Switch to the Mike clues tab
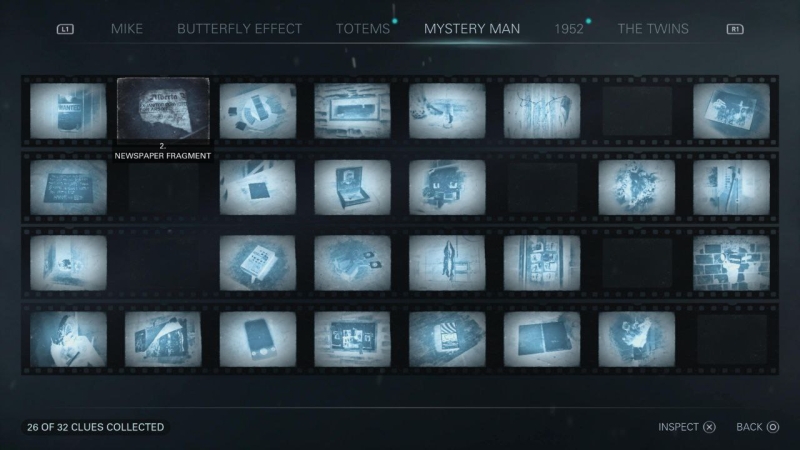Screen dimensions: 800x450 click(126, 28)
